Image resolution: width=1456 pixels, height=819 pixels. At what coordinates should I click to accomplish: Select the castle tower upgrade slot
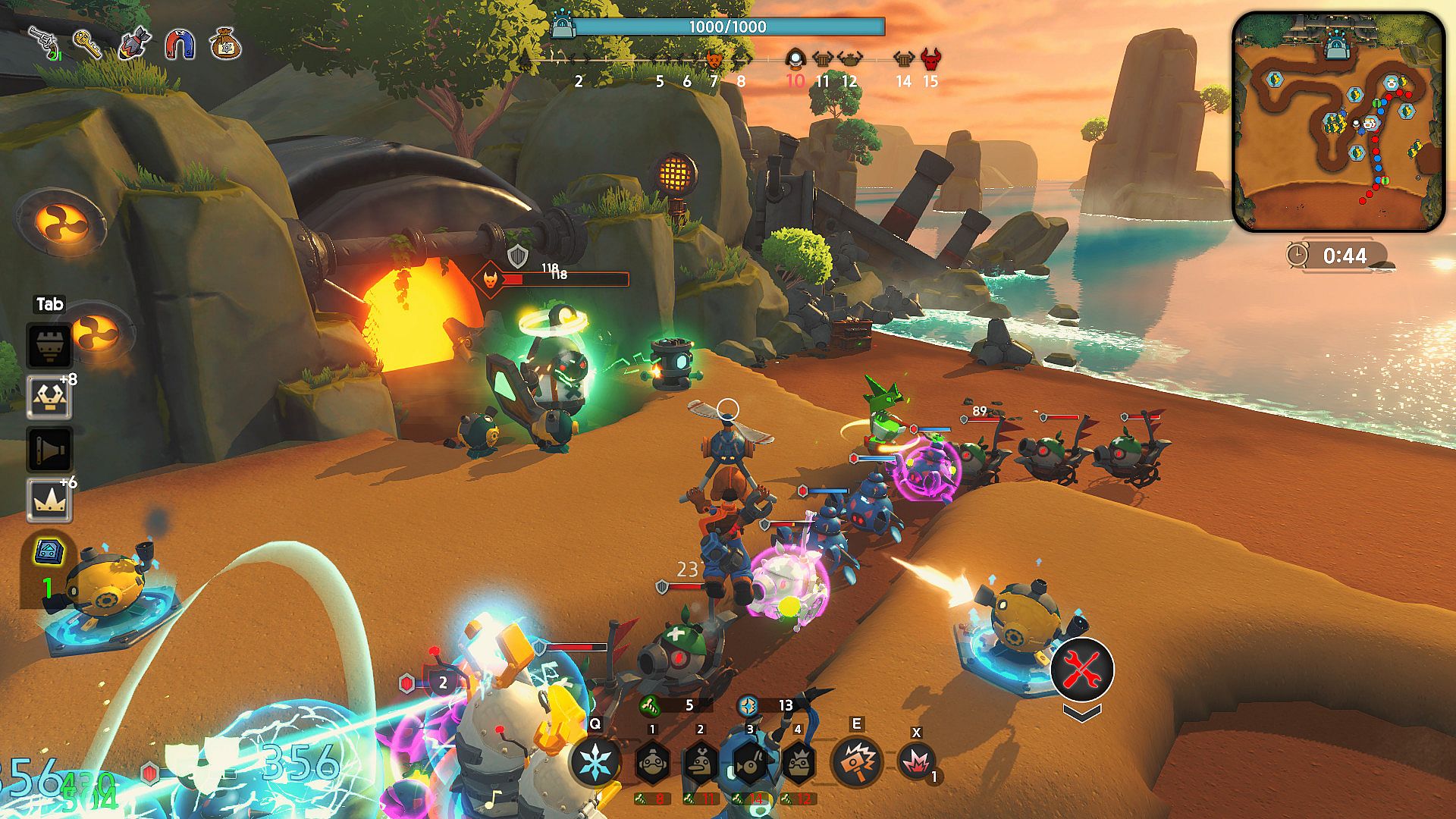[x=50, y=346]
